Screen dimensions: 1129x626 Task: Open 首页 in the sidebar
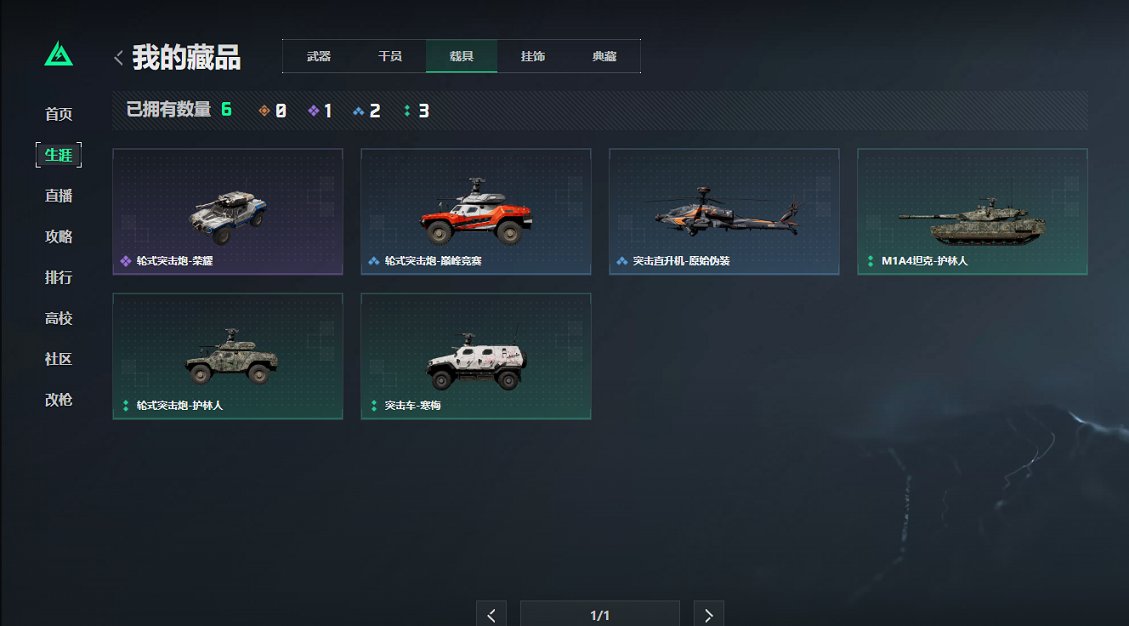click(x=59, y=114)
